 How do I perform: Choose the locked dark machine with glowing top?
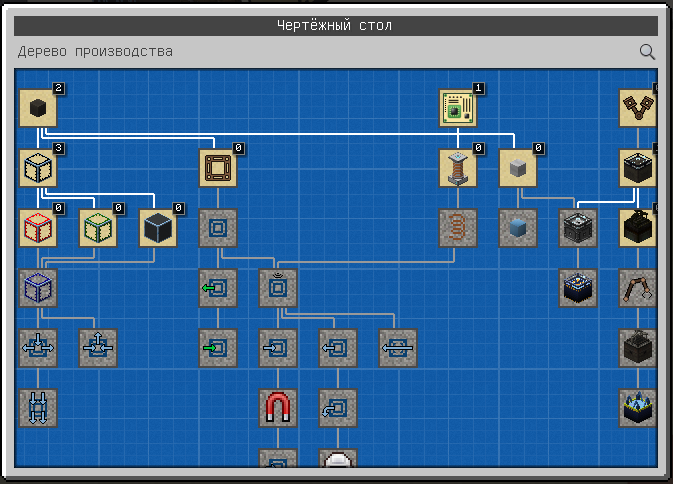(578, 288)
